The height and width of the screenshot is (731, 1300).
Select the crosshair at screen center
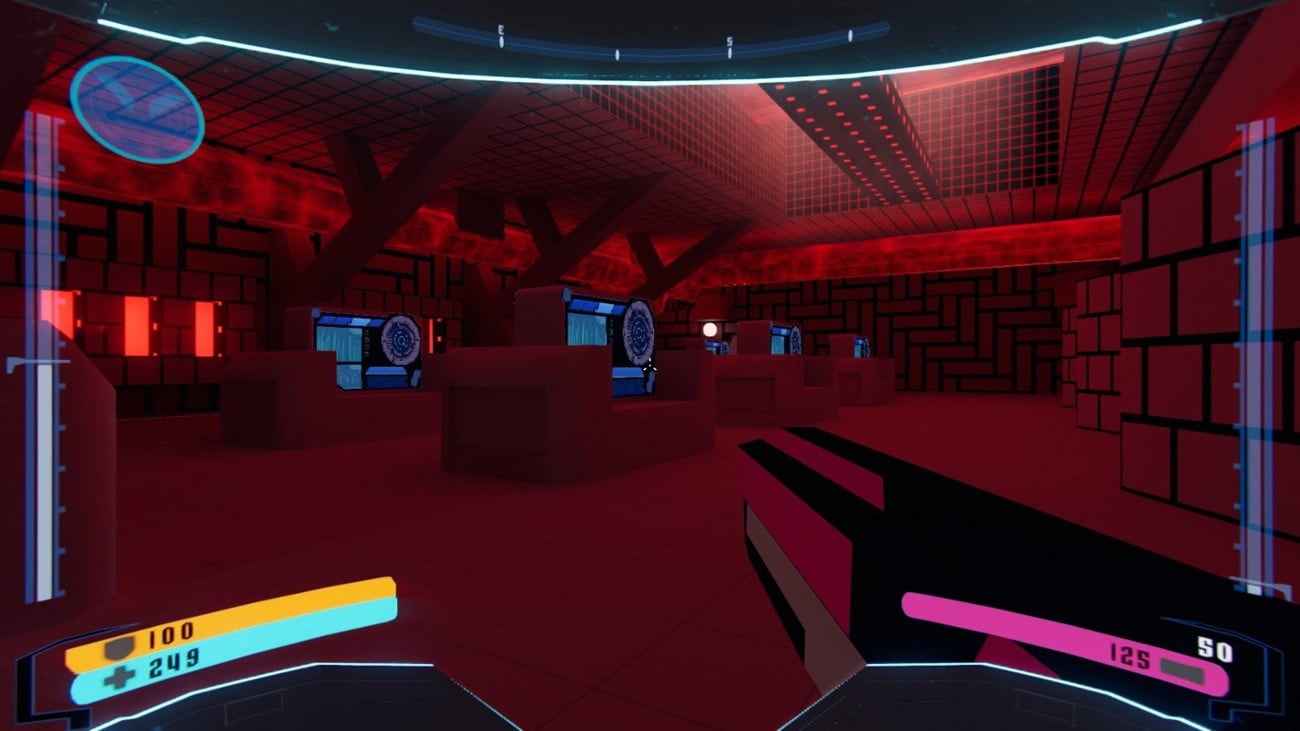click(x=650, y=365)
